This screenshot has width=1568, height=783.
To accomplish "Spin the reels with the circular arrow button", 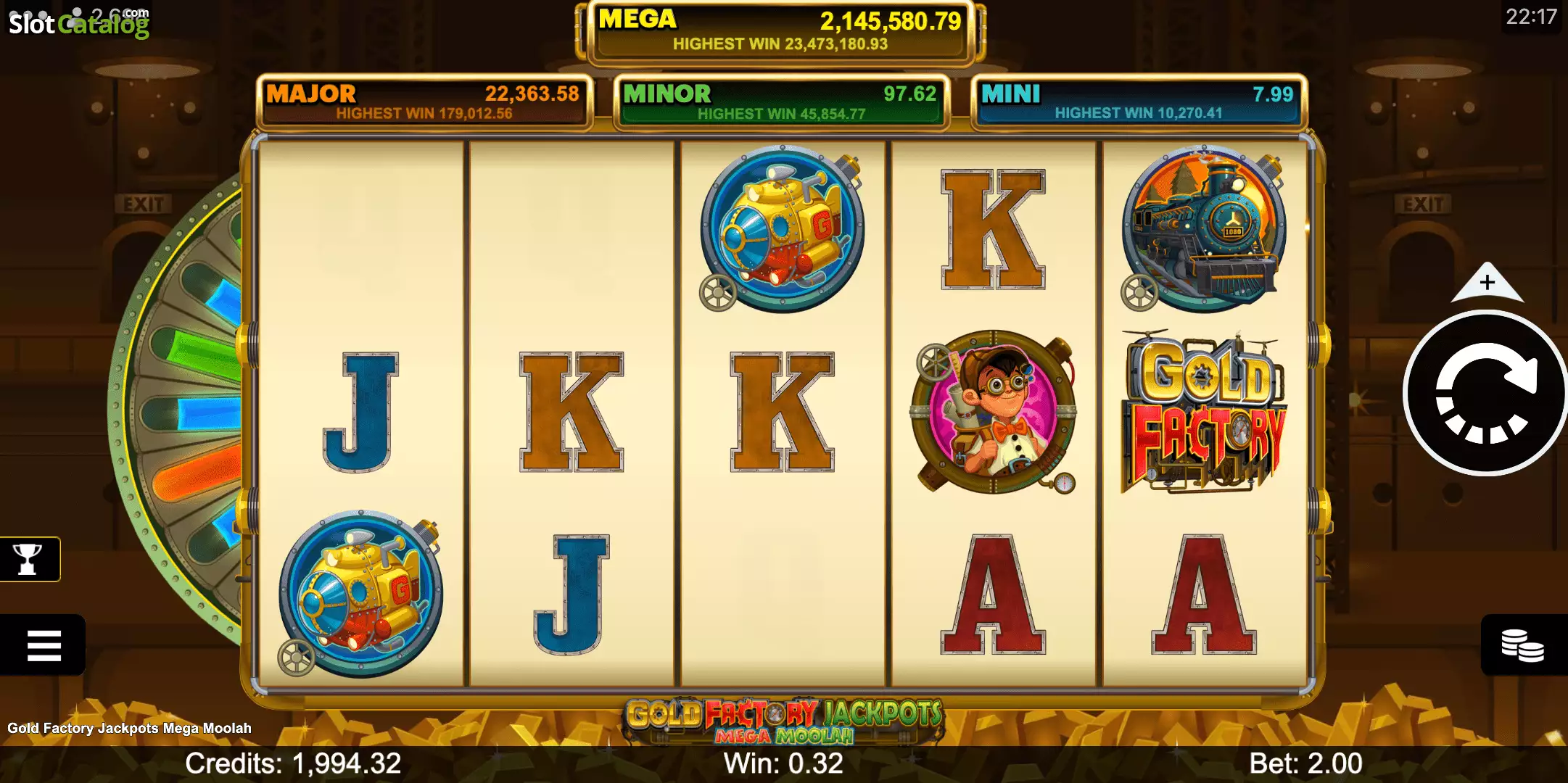I will tap(1485, 394).
